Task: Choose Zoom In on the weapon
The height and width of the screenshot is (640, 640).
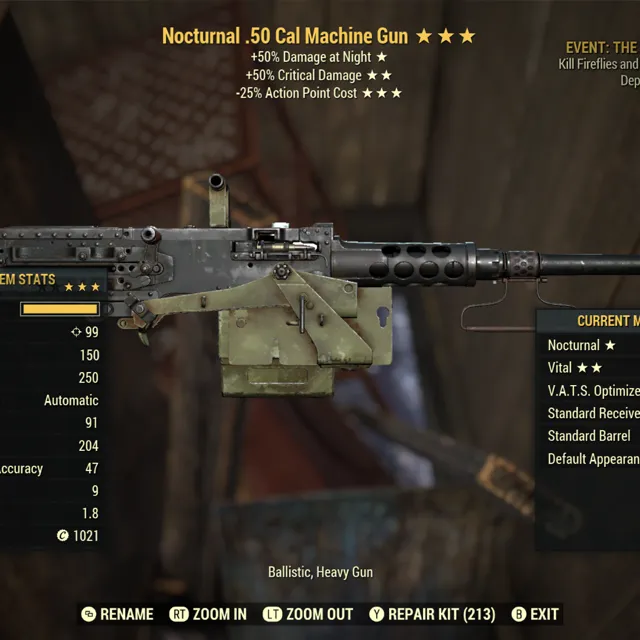Action: 208,614
